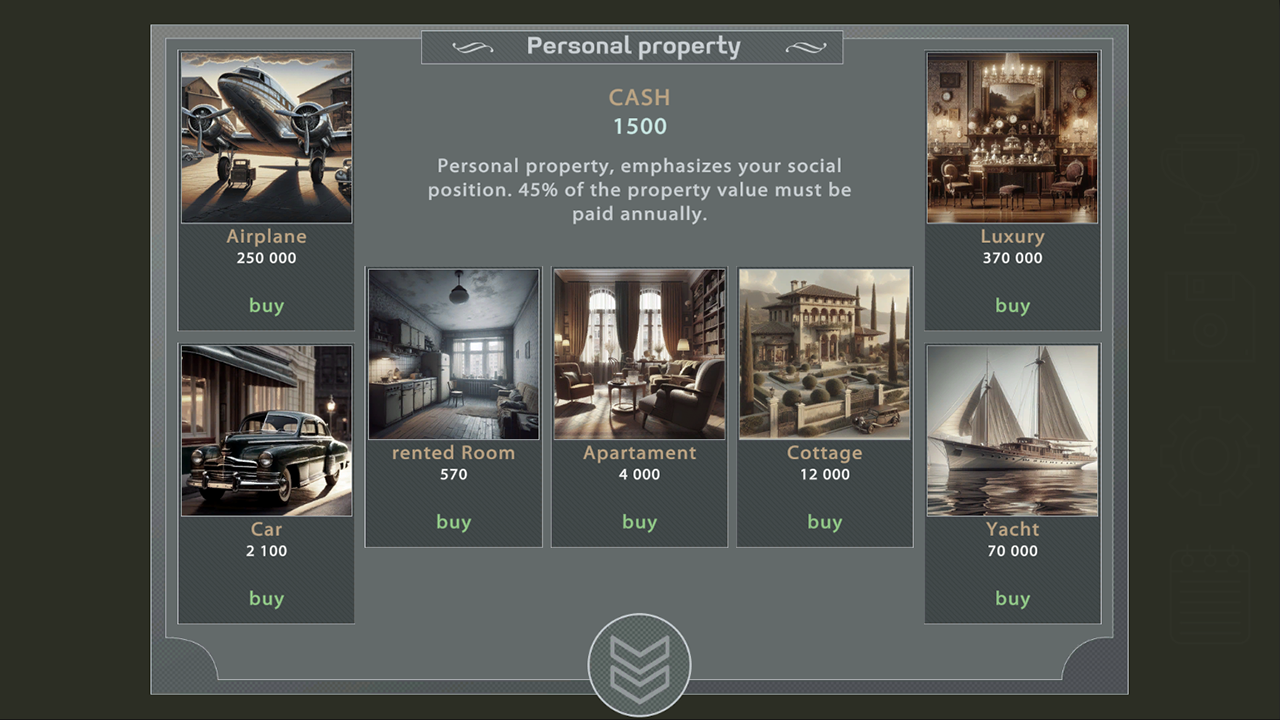Buy the Apartament for 4 000
Image resolution: width=1280 pixels, height=720 pixels.
[x=639, y=521]
